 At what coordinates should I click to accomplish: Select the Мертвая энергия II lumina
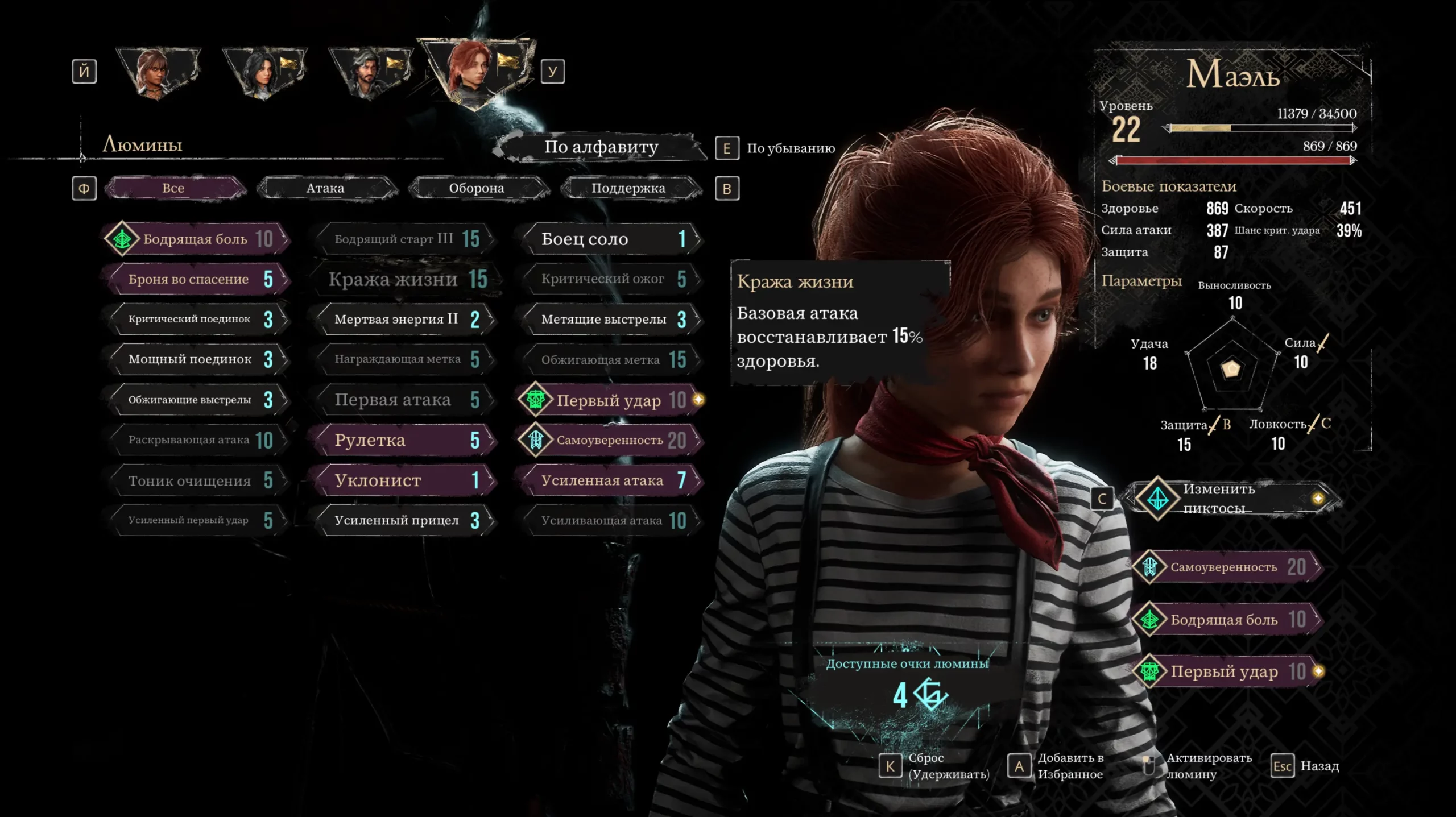(x=405, y=319)
